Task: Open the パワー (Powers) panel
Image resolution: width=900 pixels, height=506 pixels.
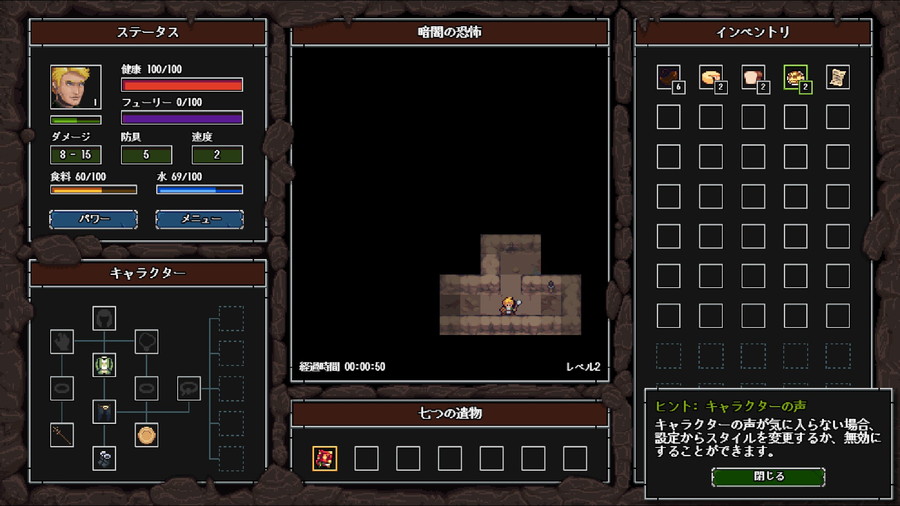Action: [x=93, y=219]
